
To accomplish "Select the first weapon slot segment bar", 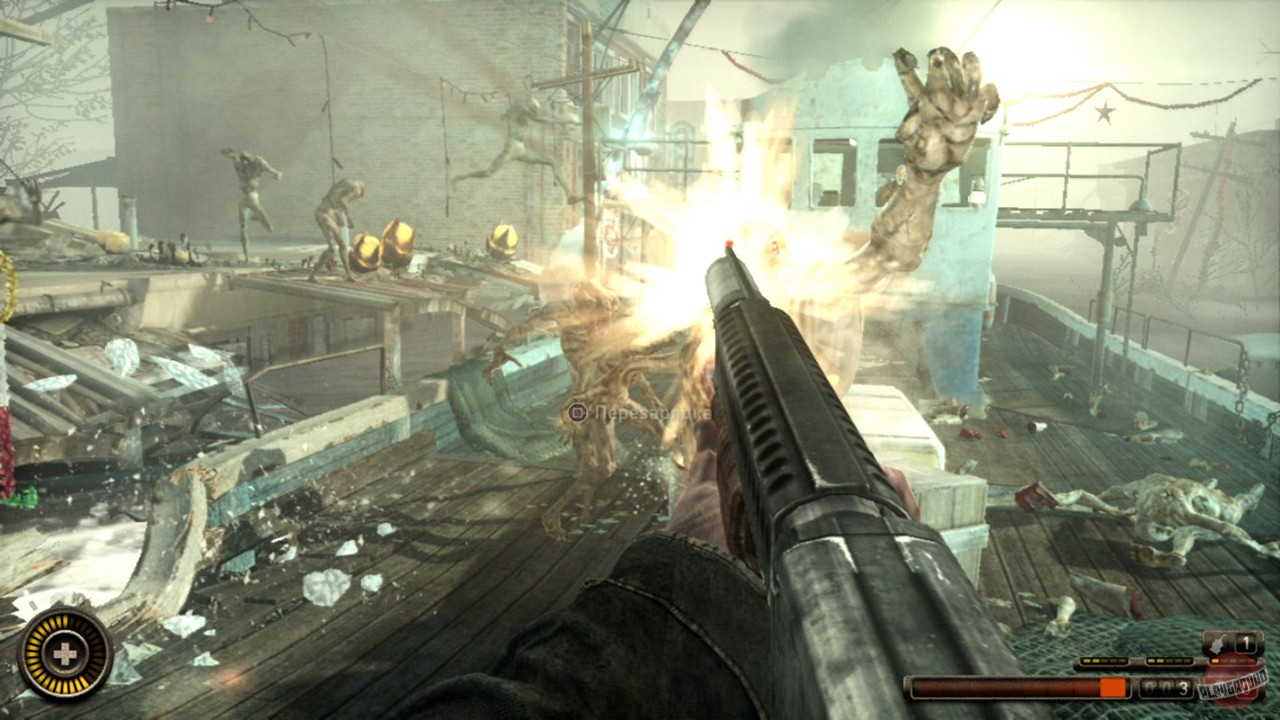I will [x=1105, y=661].
